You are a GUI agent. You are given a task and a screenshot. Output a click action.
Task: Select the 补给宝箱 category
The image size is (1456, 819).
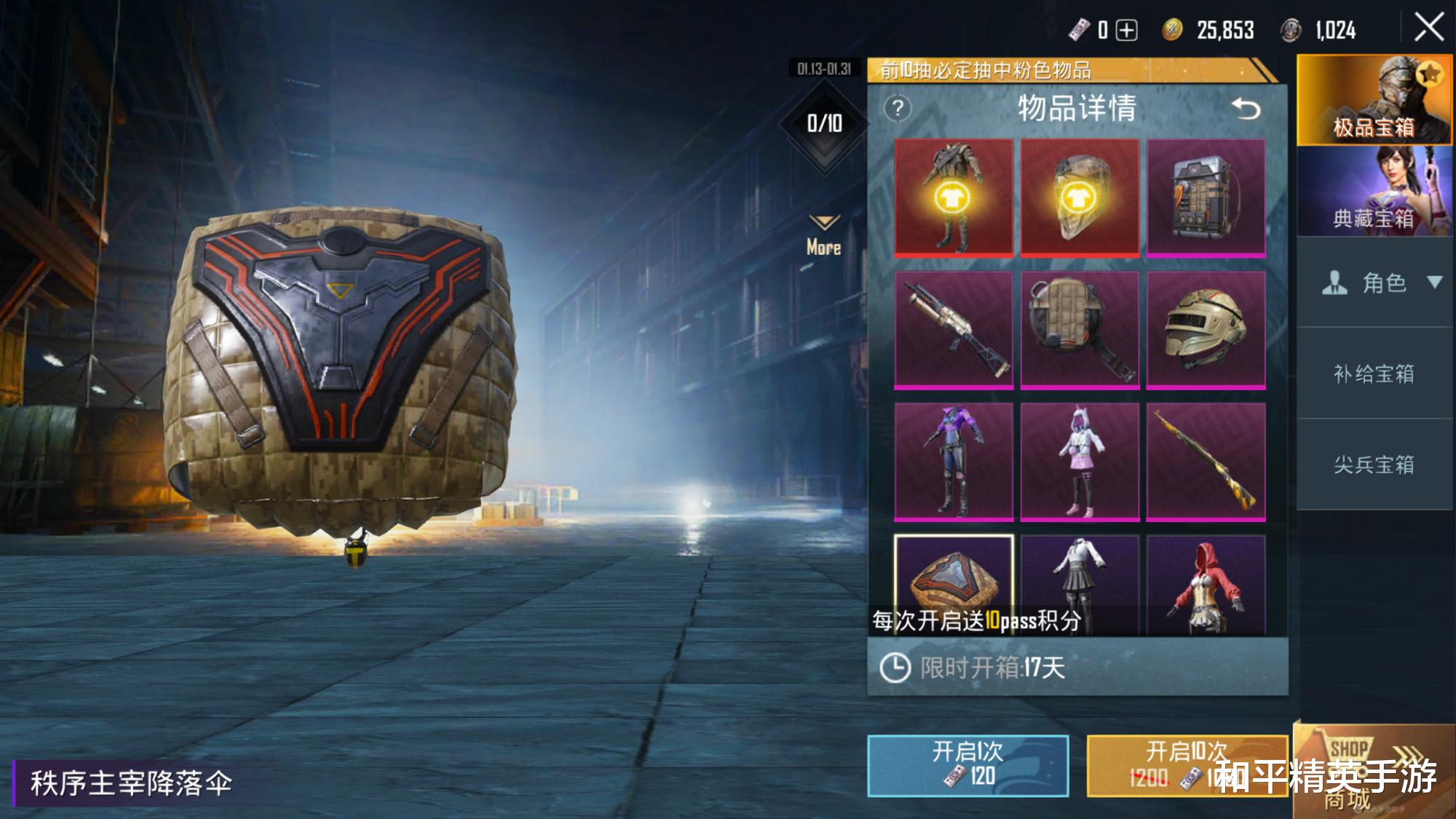pyautogui.click(x=1374, y=373)
